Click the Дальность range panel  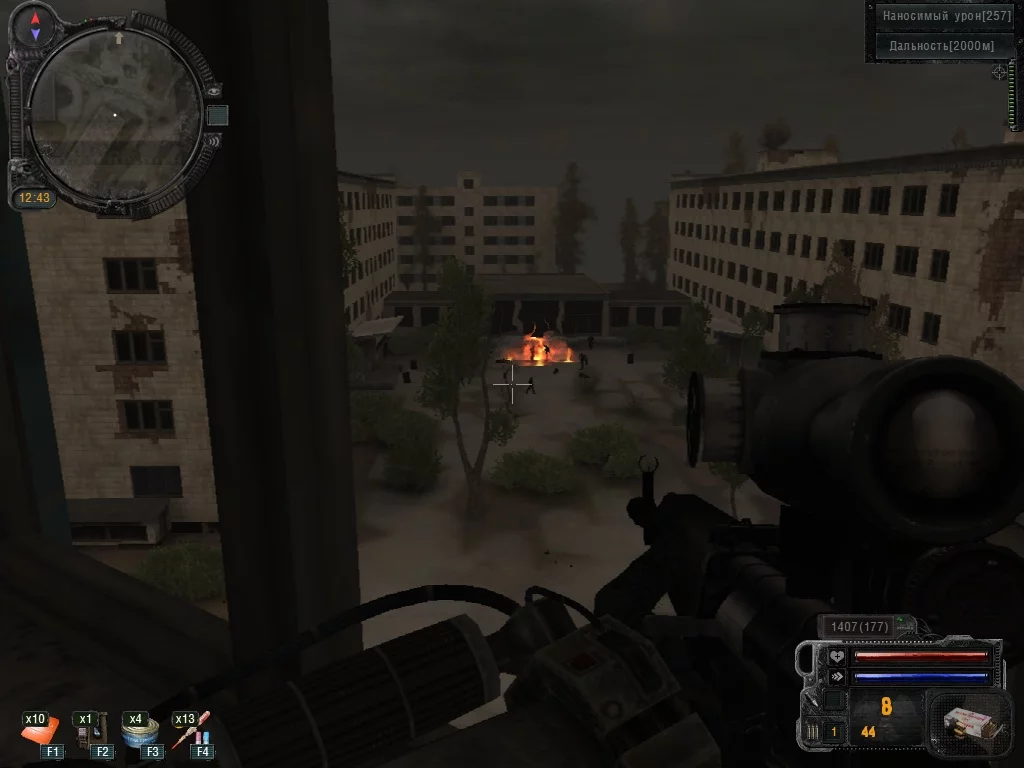(944, 45)
